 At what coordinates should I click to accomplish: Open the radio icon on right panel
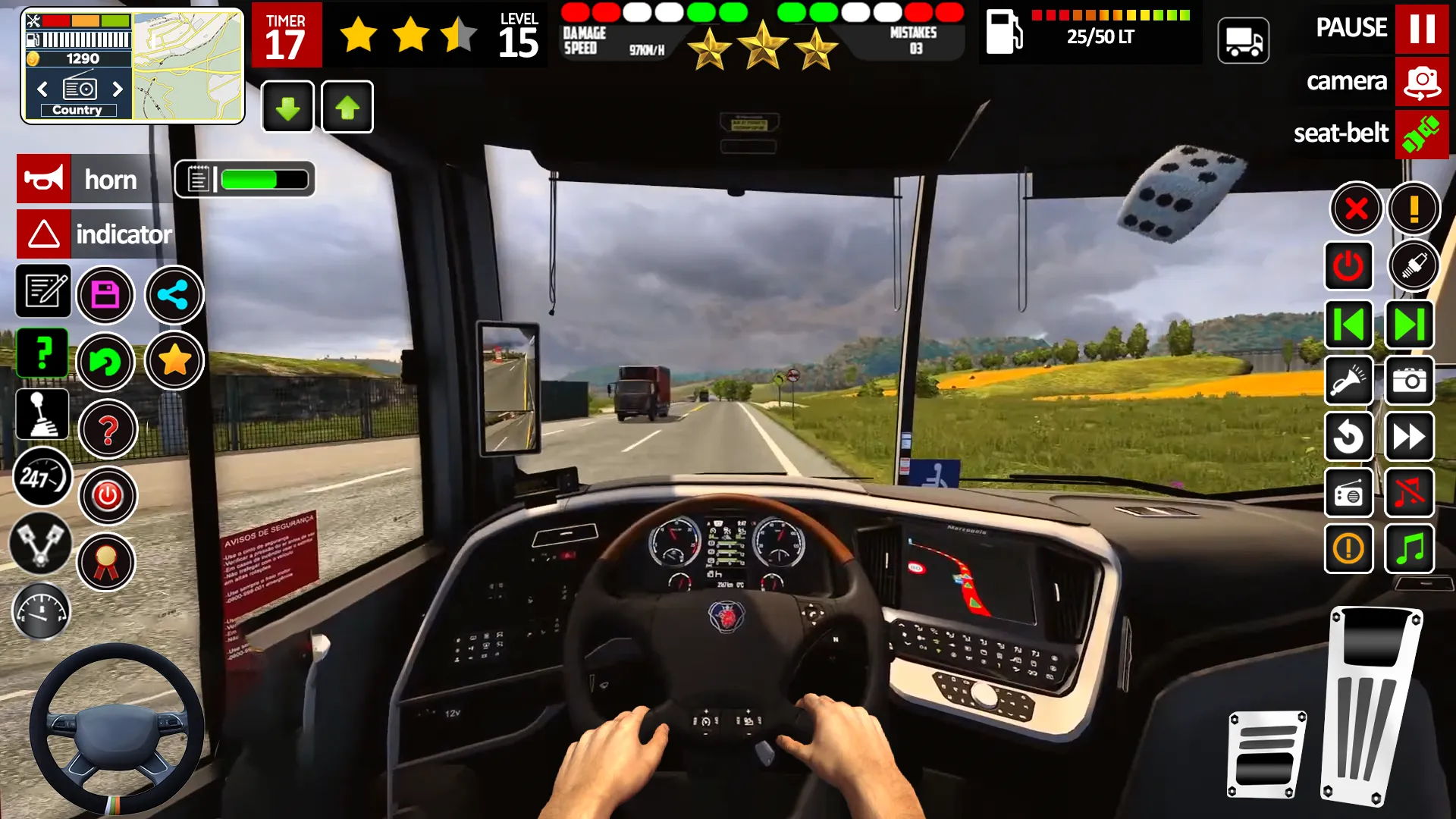coord(1350,493)
